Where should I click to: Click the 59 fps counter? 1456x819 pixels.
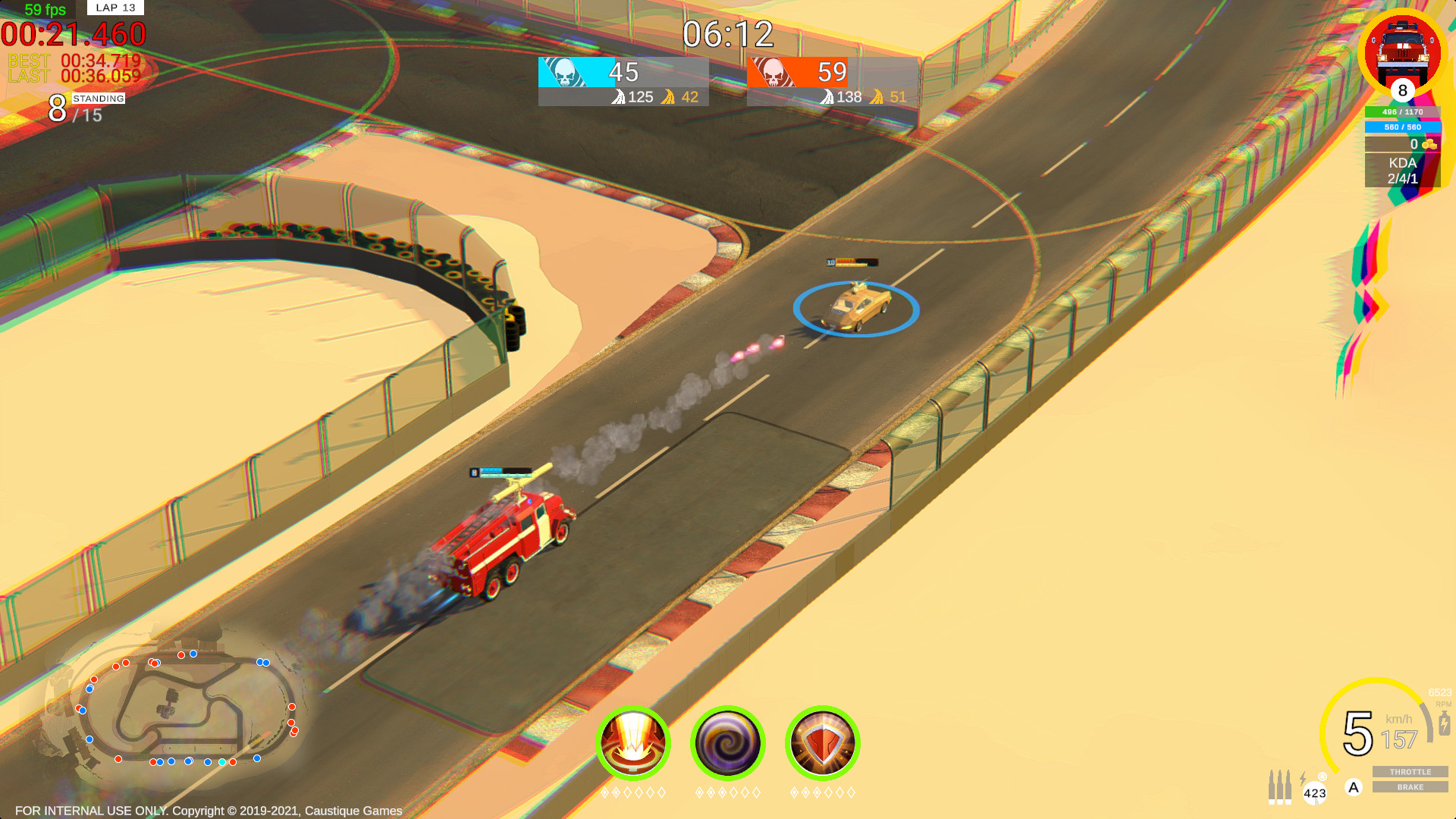pyautogui.click(x=45, y=9)
